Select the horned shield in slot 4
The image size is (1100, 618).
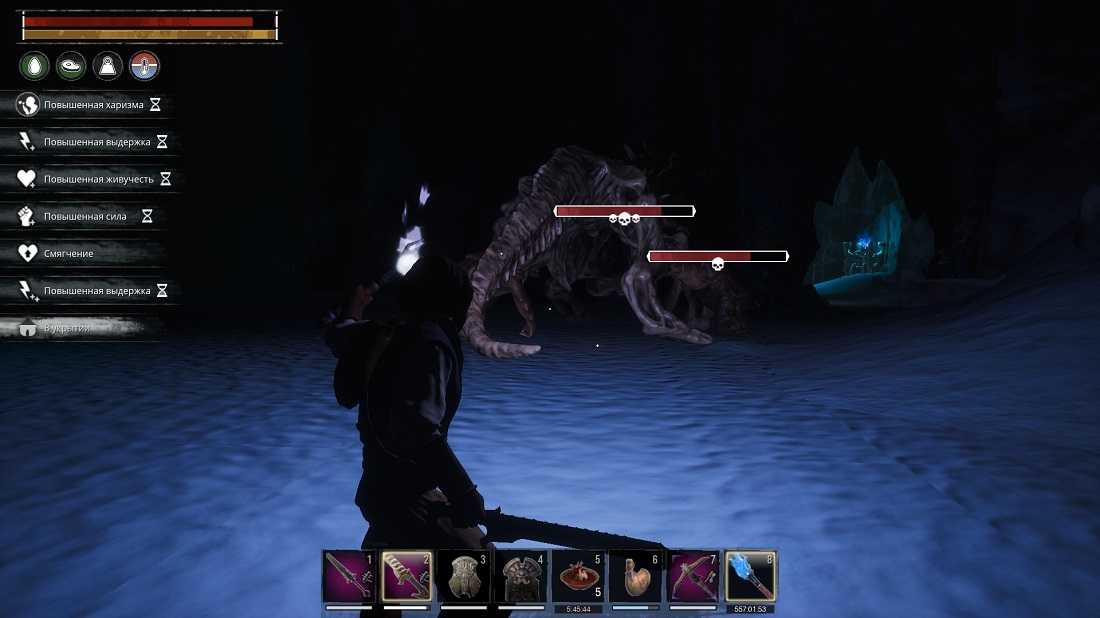pos(522,576)
